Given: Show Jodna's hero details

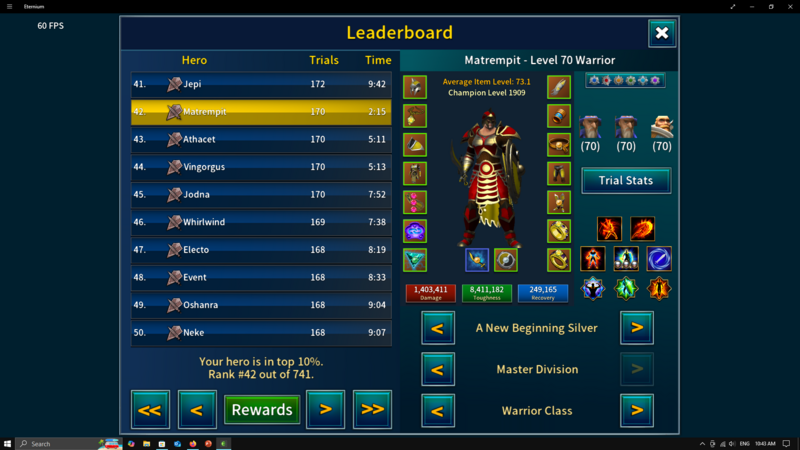Looking at the screenshot, I should click(x=261, y=195).
